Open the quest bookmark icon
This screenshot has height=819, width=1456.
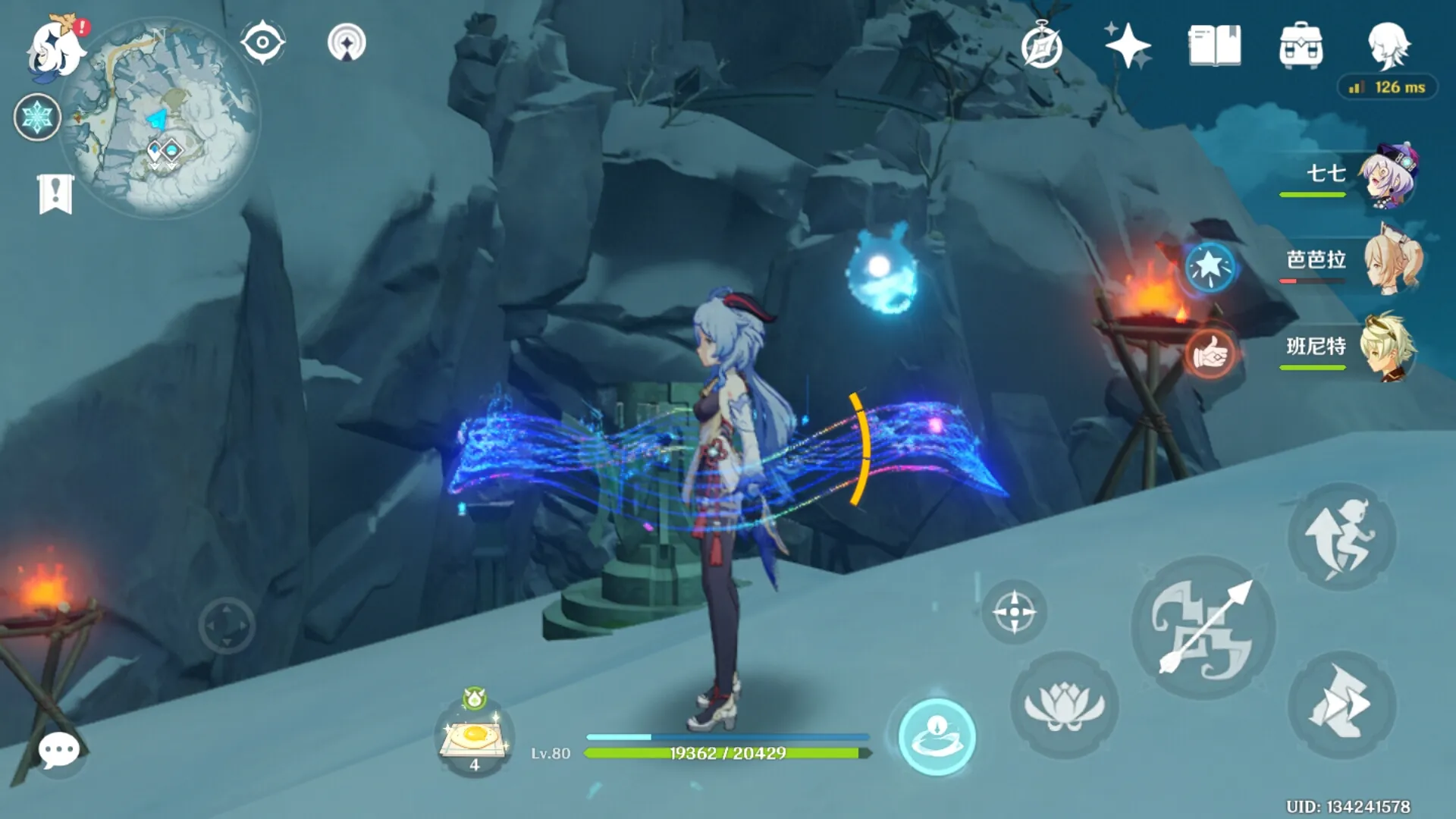pyautogui.click(x=55, y=194)
